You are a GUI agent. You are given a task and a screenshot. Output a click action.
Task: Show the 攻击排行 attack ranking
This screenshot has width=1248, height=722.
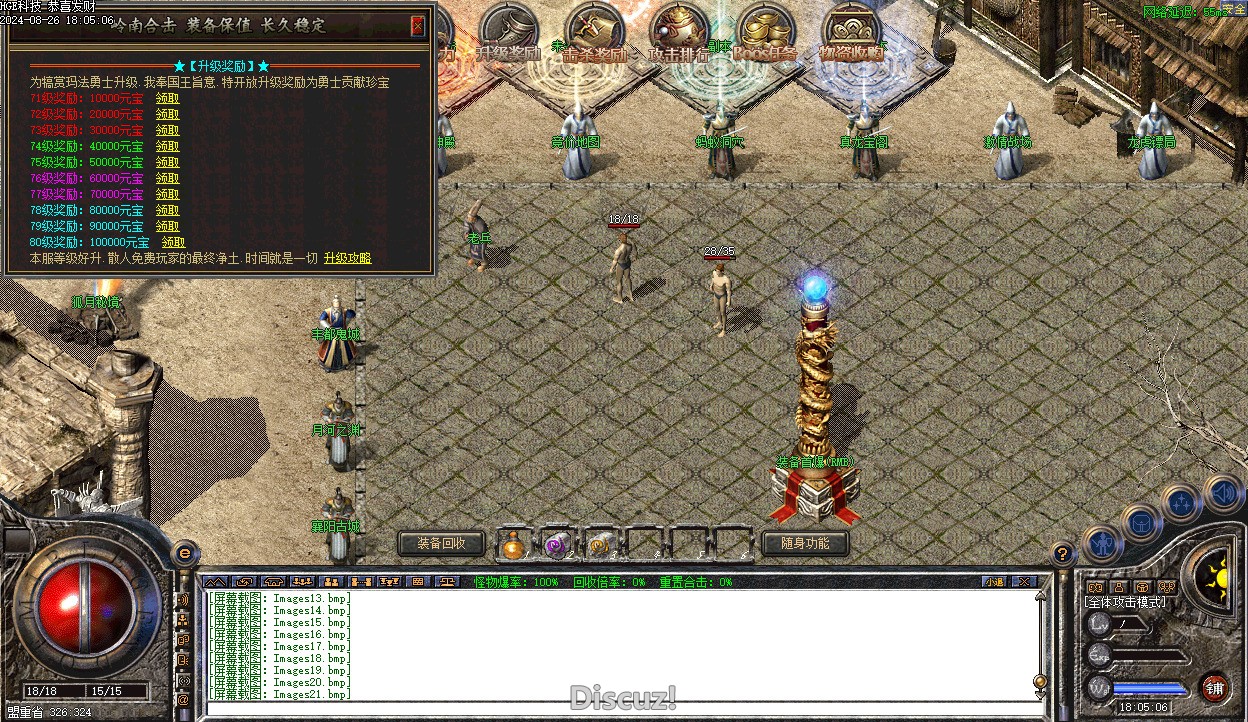pos(679,35)
